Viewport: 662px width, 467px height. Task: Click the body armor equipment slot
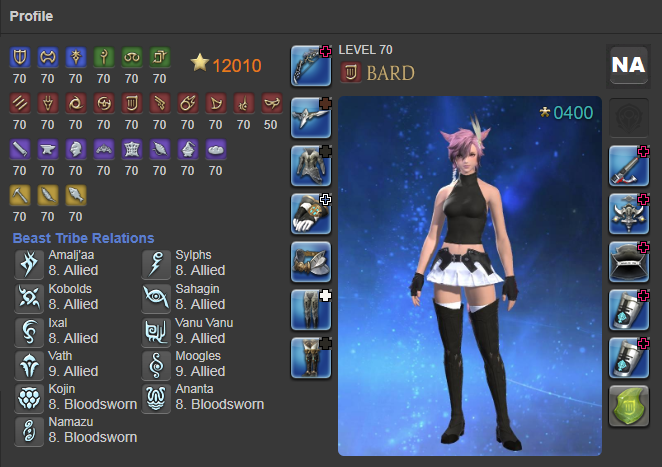coord(311,164)
